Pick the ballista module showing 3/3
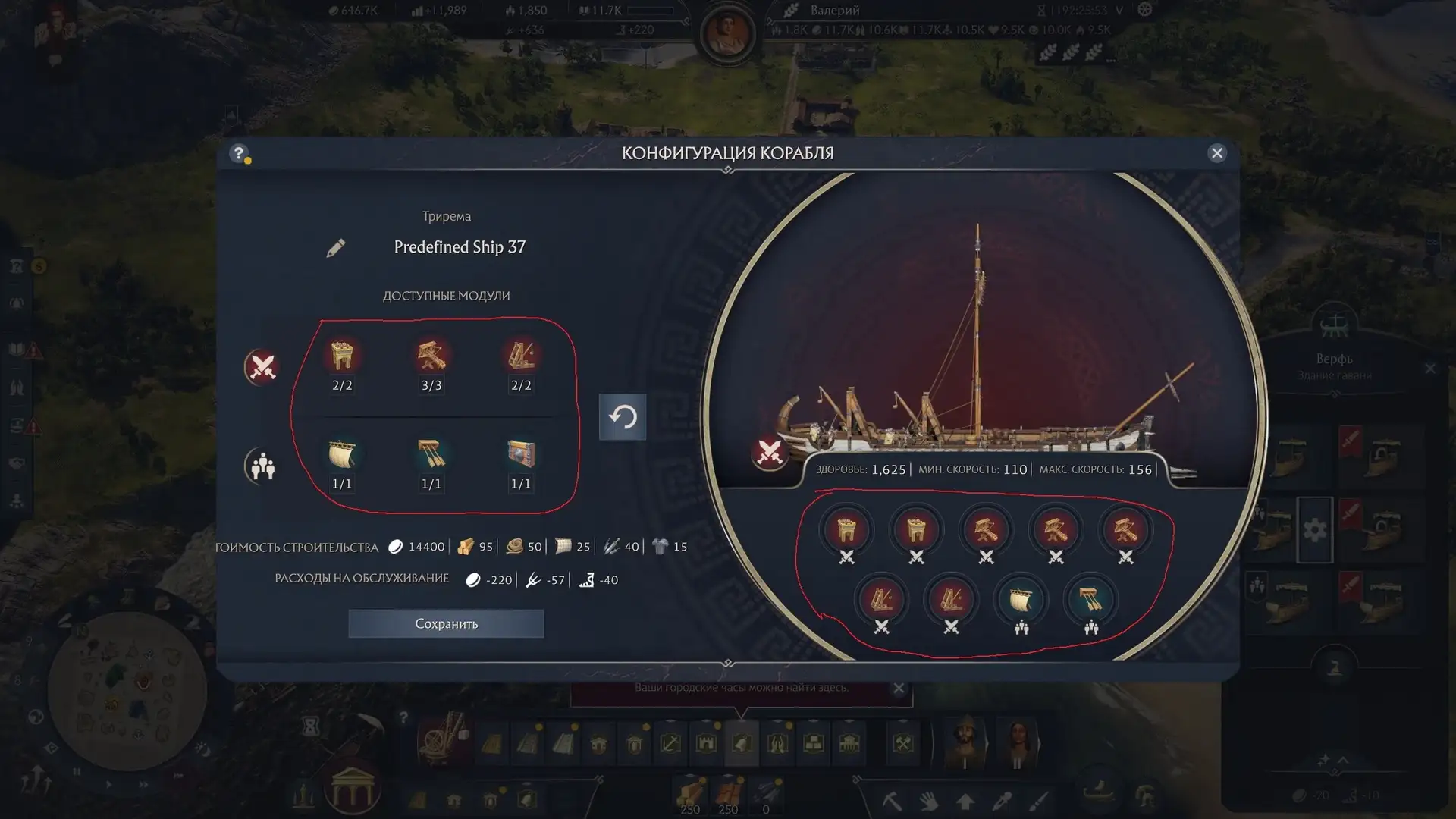 point(431,356)
